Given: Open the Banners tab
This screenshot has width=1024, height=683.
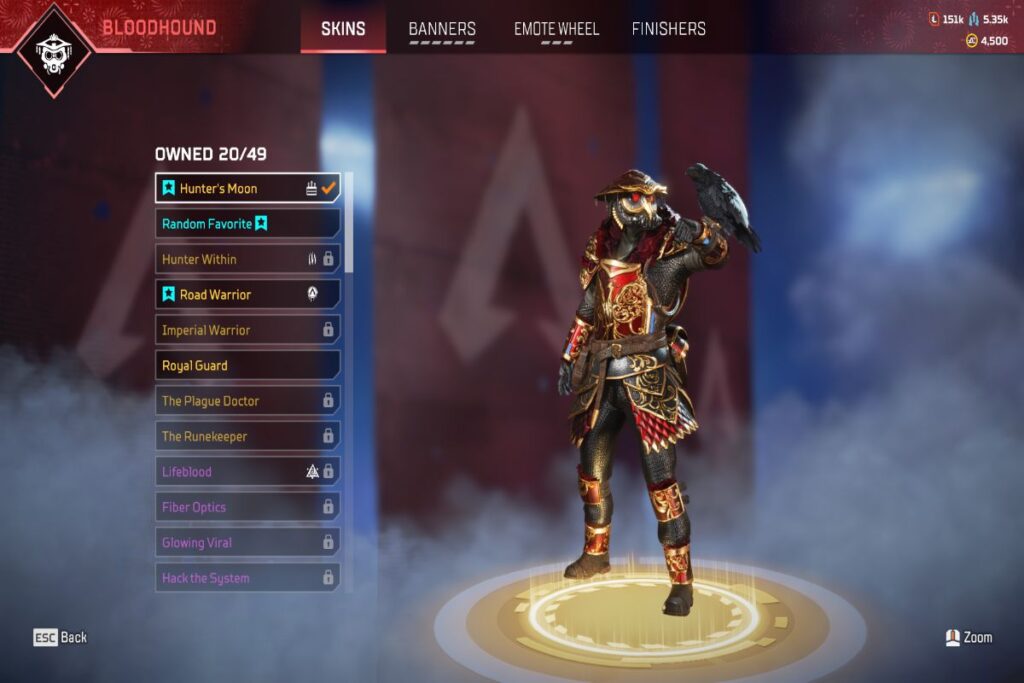Looking at the screenshot, I should pos(442,29).
